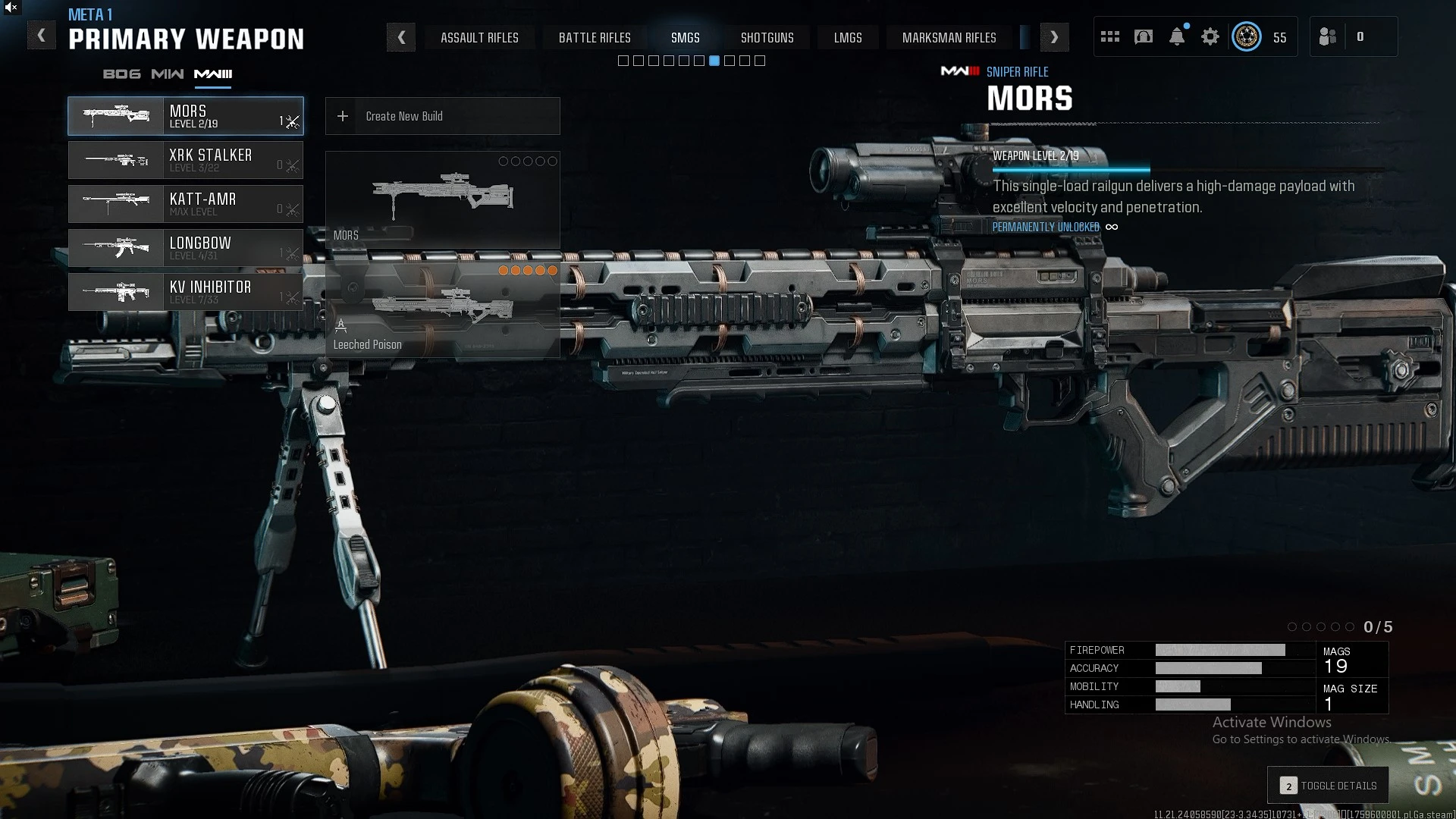Switch to the Assault Rifles category

click(x=479, y=38)
